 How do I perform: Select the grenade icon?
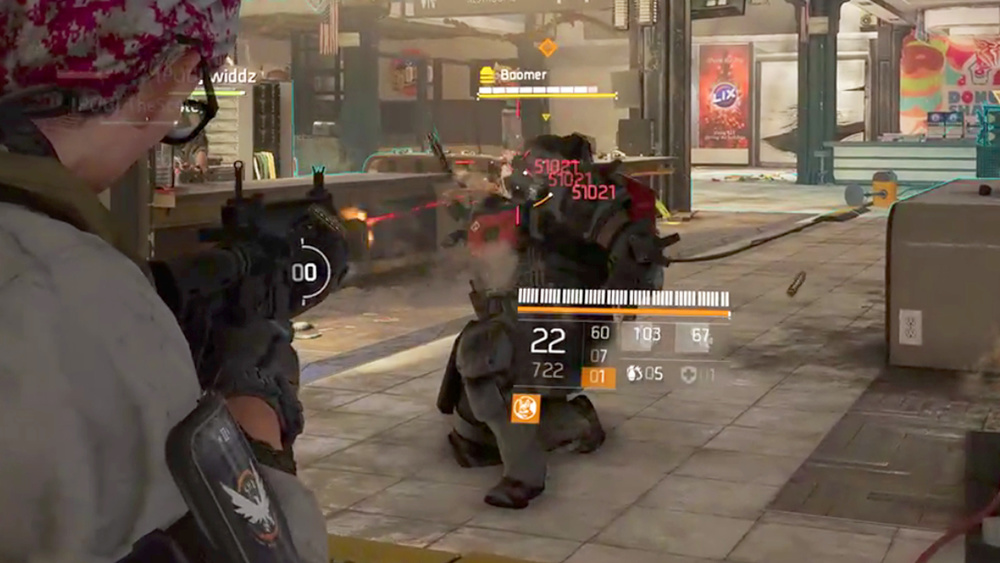[634, 374]
